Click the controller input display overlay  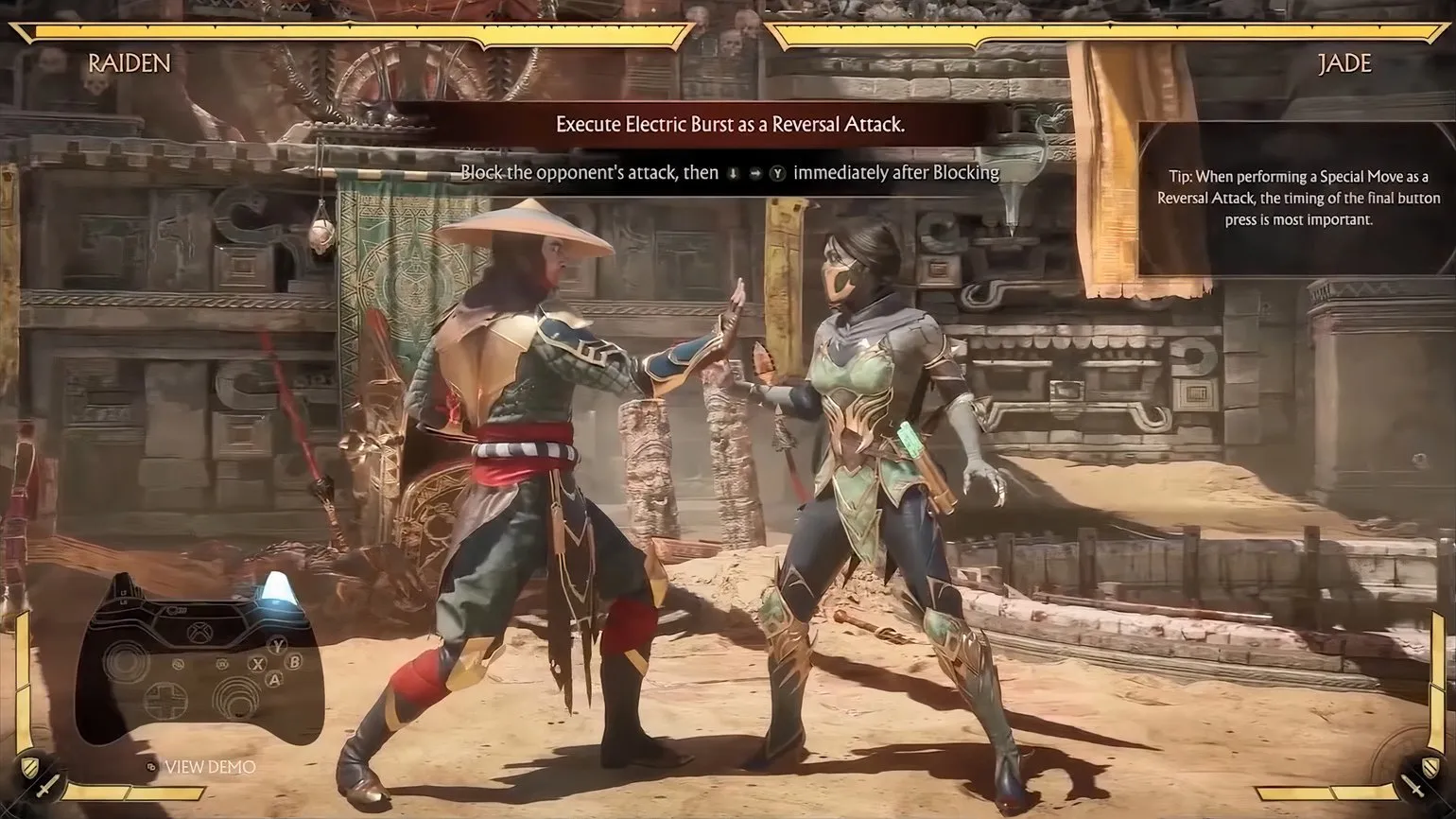coord(199,657)
